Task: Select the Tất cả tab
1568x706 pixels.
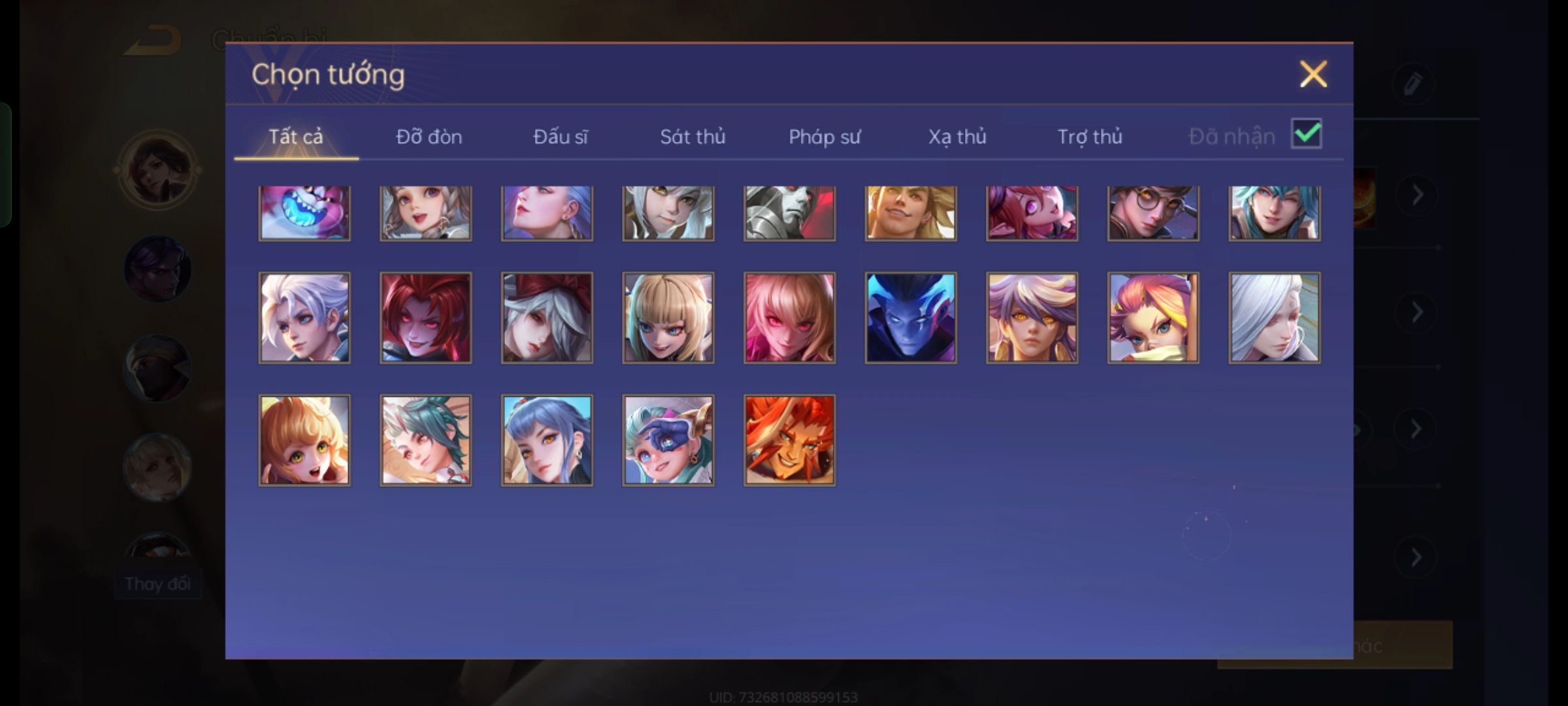Action: coord(295,137)
